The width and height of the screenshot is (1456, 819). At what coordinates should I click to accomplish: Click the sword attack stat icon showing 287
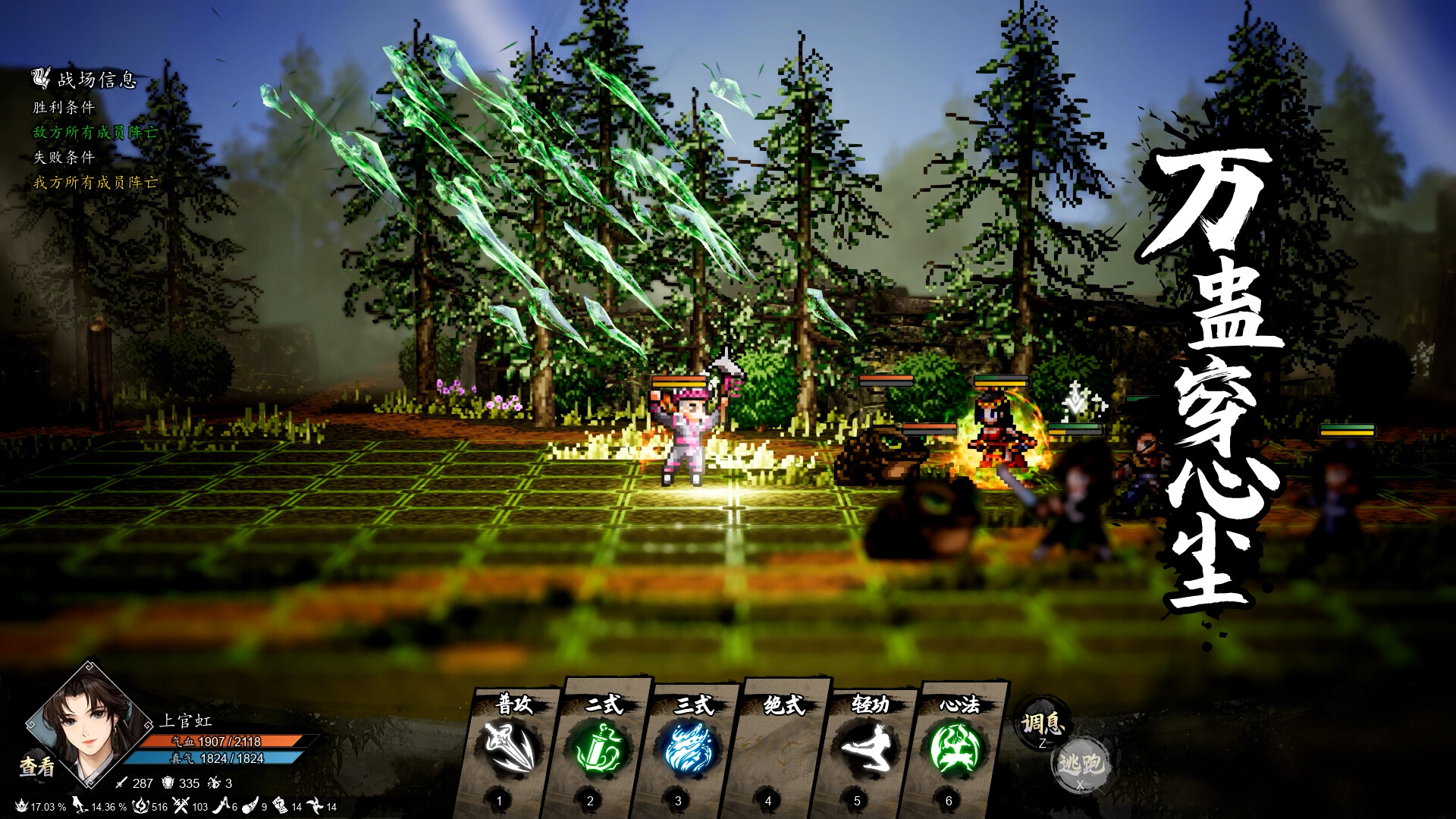121,783
